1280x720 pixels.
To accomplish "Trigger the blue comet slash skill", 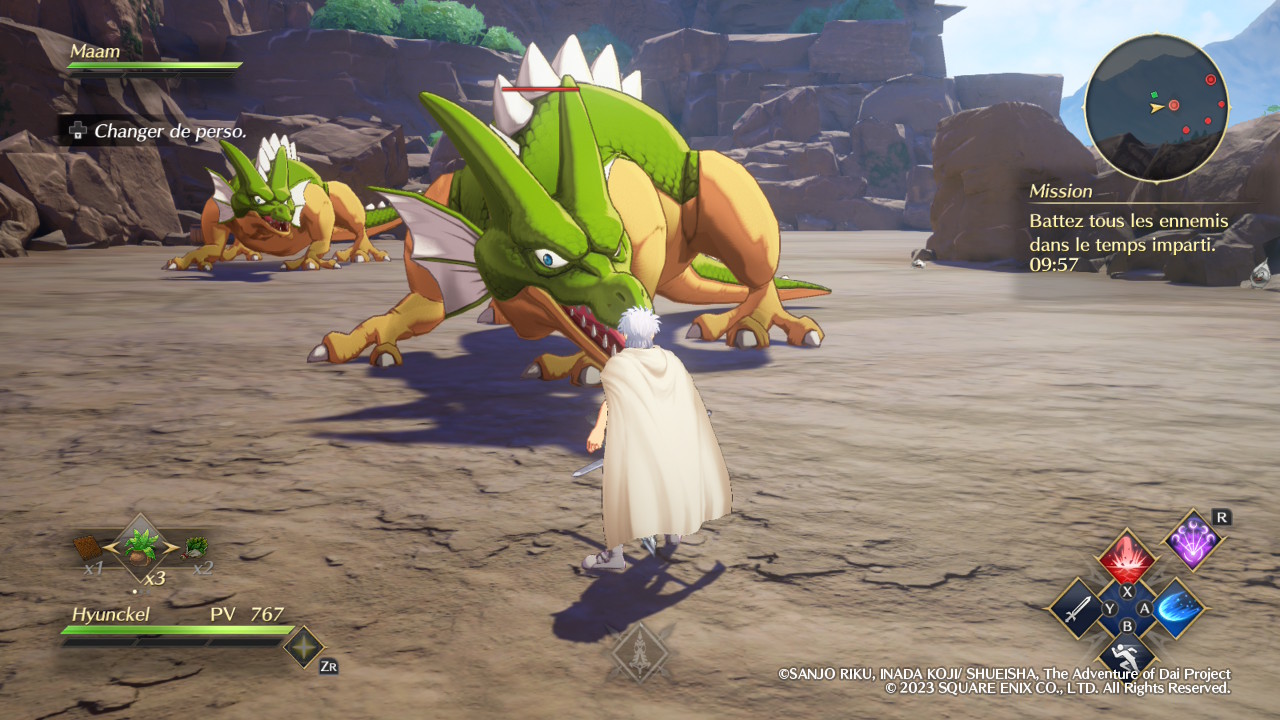I will [x=1177, y=607].
